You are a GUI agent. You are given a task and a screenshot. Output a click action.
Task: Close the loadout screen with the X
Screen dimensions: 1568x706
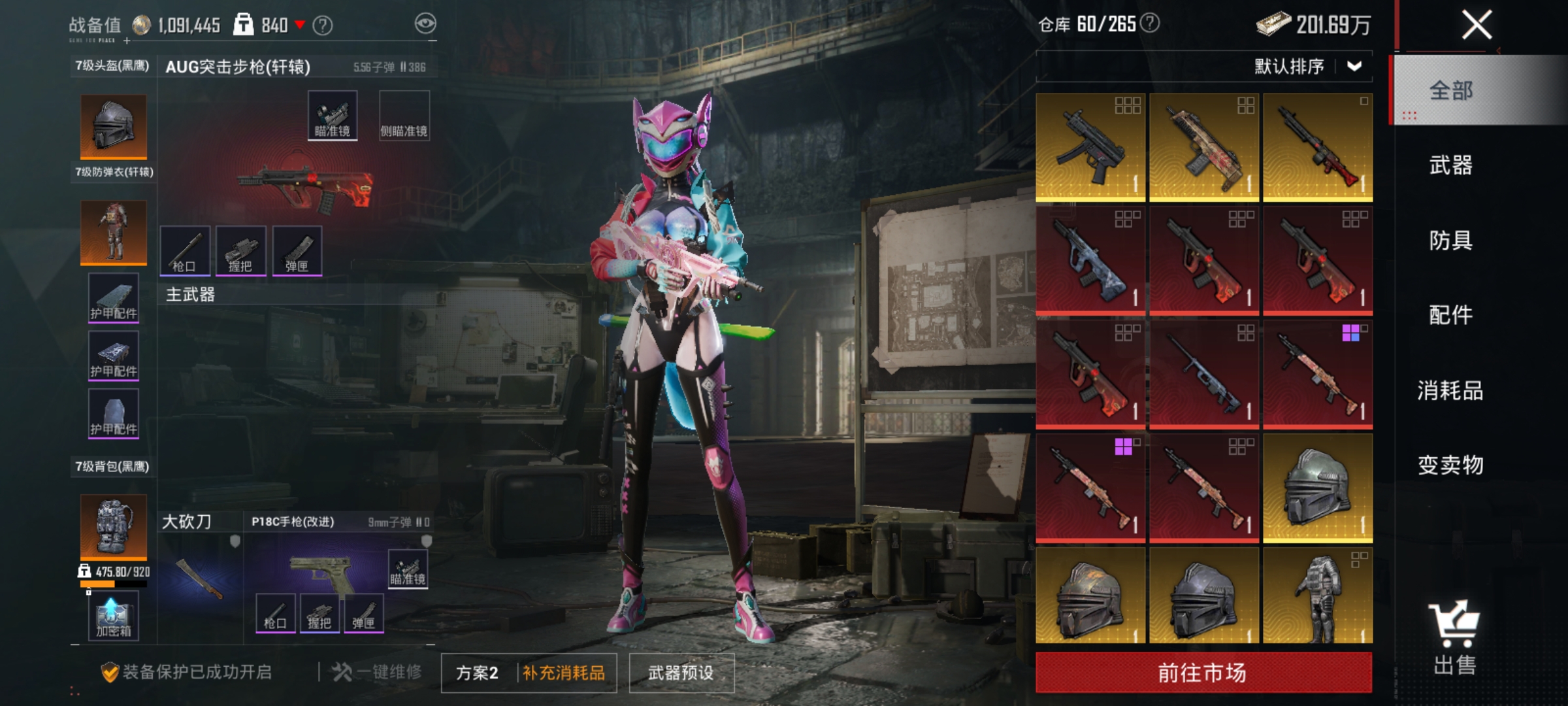coord(1476,26)
